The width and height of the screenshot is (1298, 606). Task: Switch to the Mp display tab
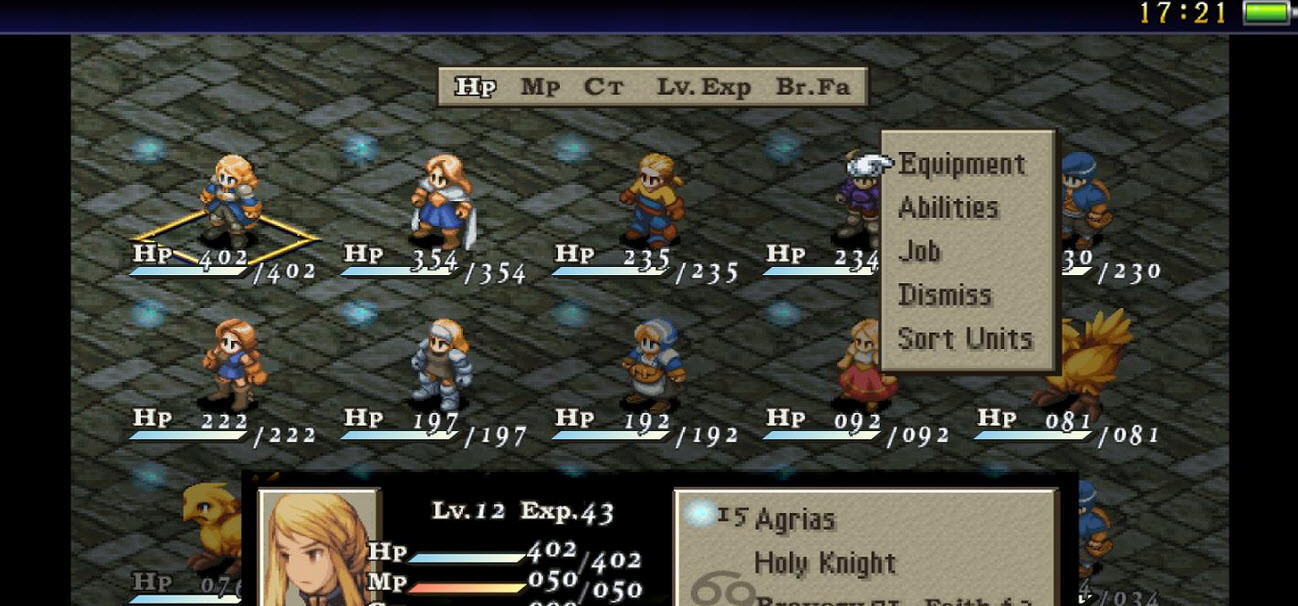point(540,87)
